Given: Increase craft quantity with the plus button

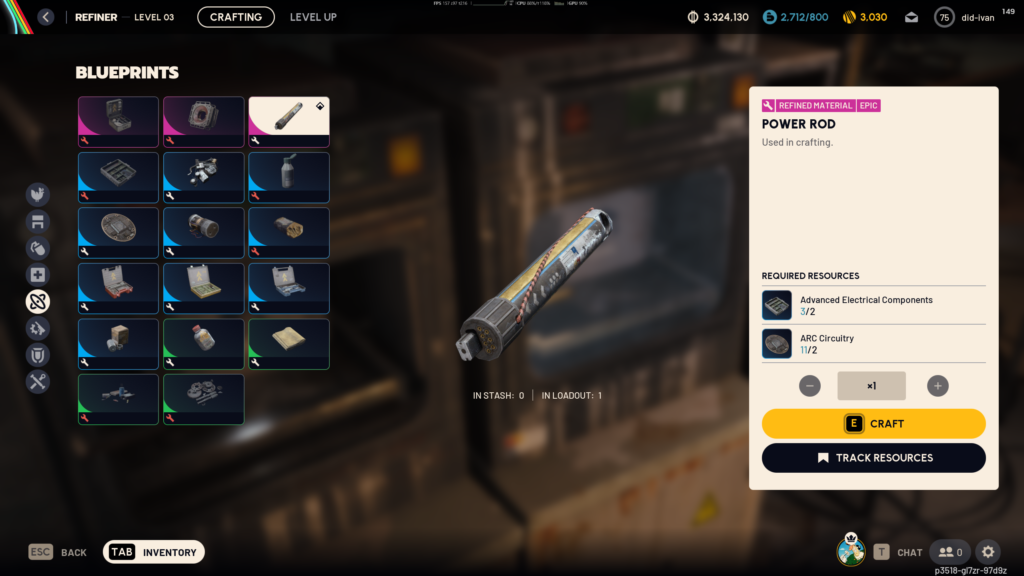Looking at the screenshot, I should click(x=937, y=386).
